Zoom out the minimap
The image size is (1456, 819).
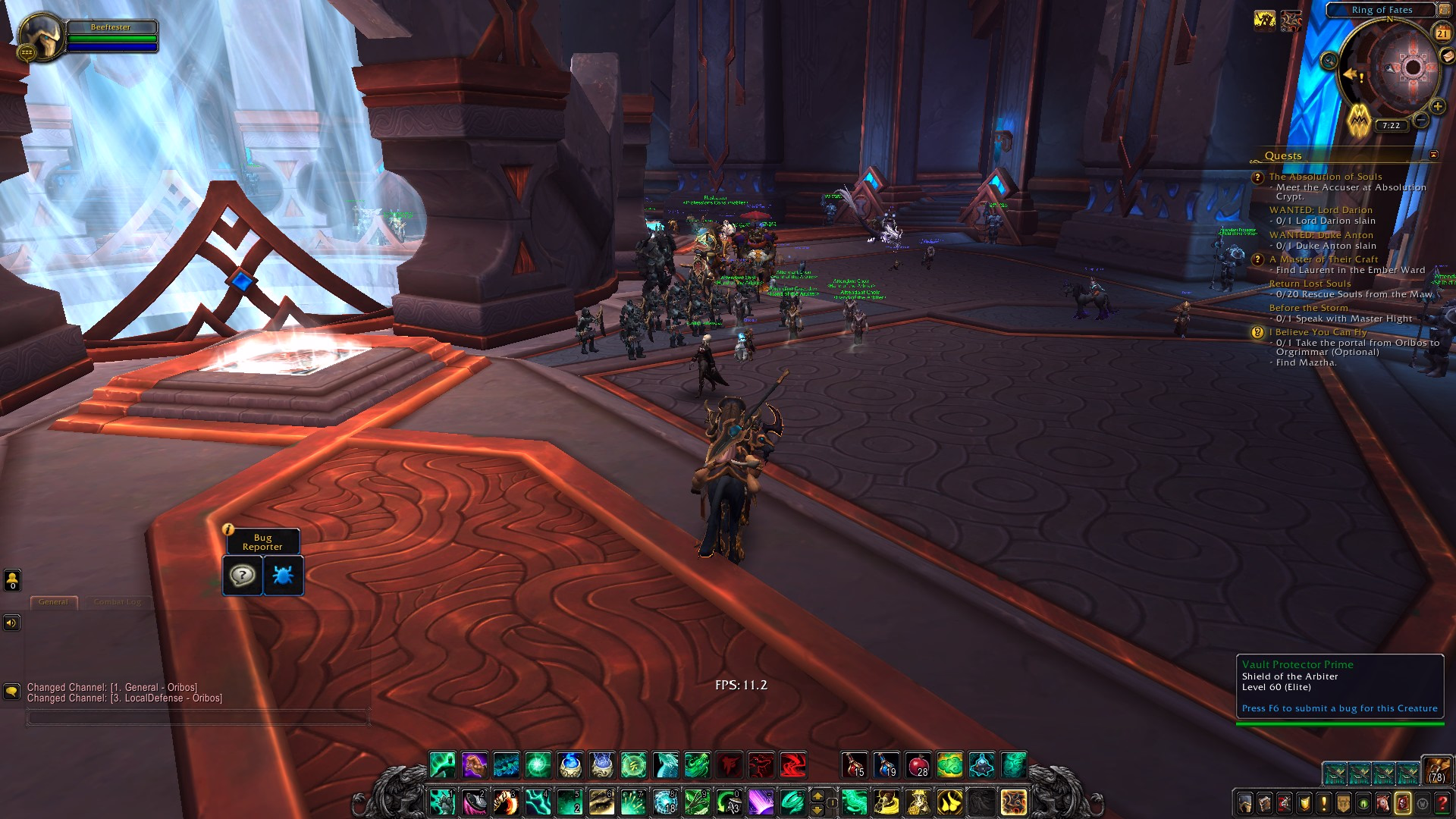pyautogui.click(x=1421, y=121)
